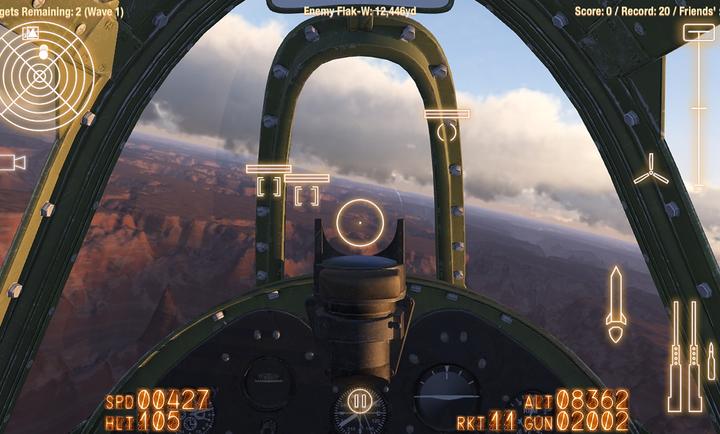Fire rockets with the rocket icon
The height and width of the screenshot is (434, 720).
[616, 304]
